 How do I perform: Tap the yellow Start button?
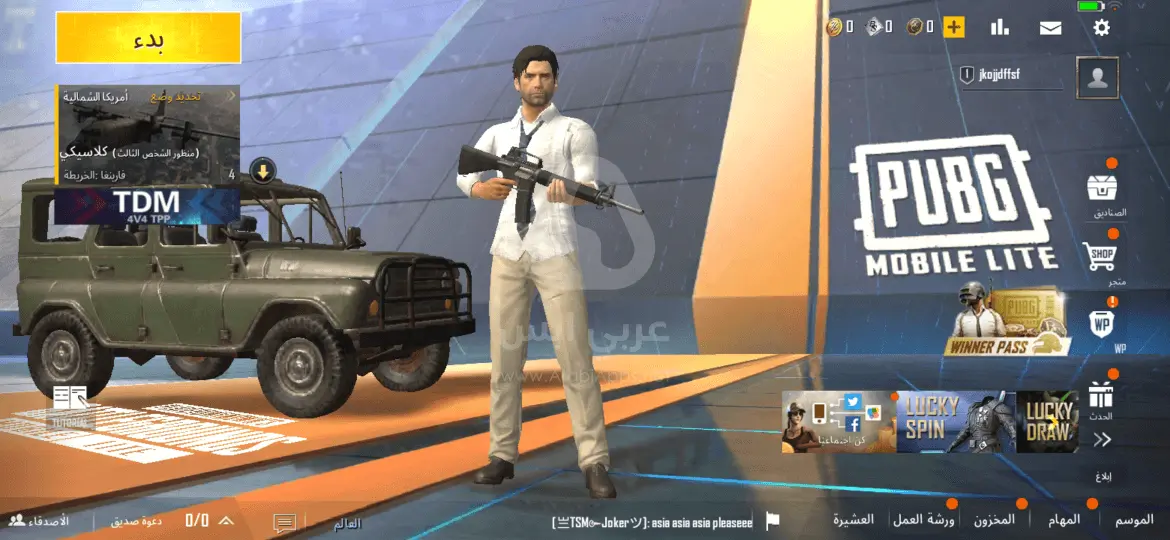click(148, 39)
